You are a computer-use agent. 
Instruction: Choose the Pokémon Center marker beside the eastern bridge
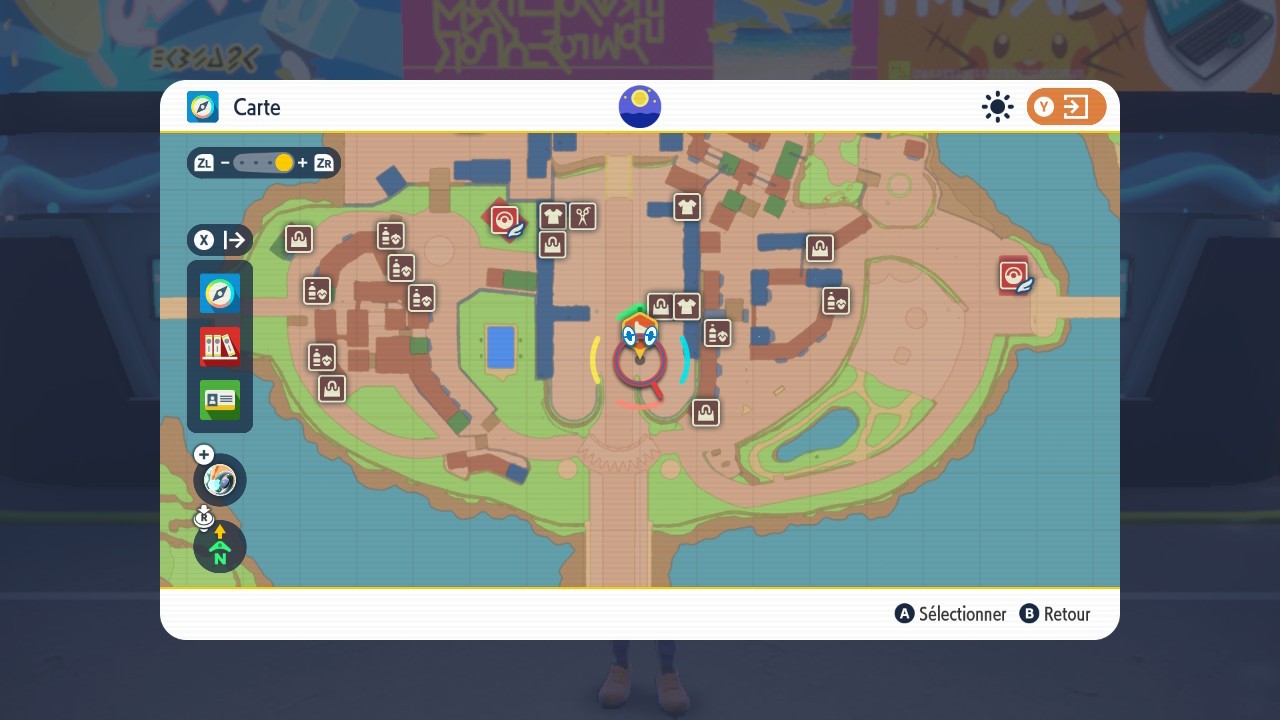1014,275
